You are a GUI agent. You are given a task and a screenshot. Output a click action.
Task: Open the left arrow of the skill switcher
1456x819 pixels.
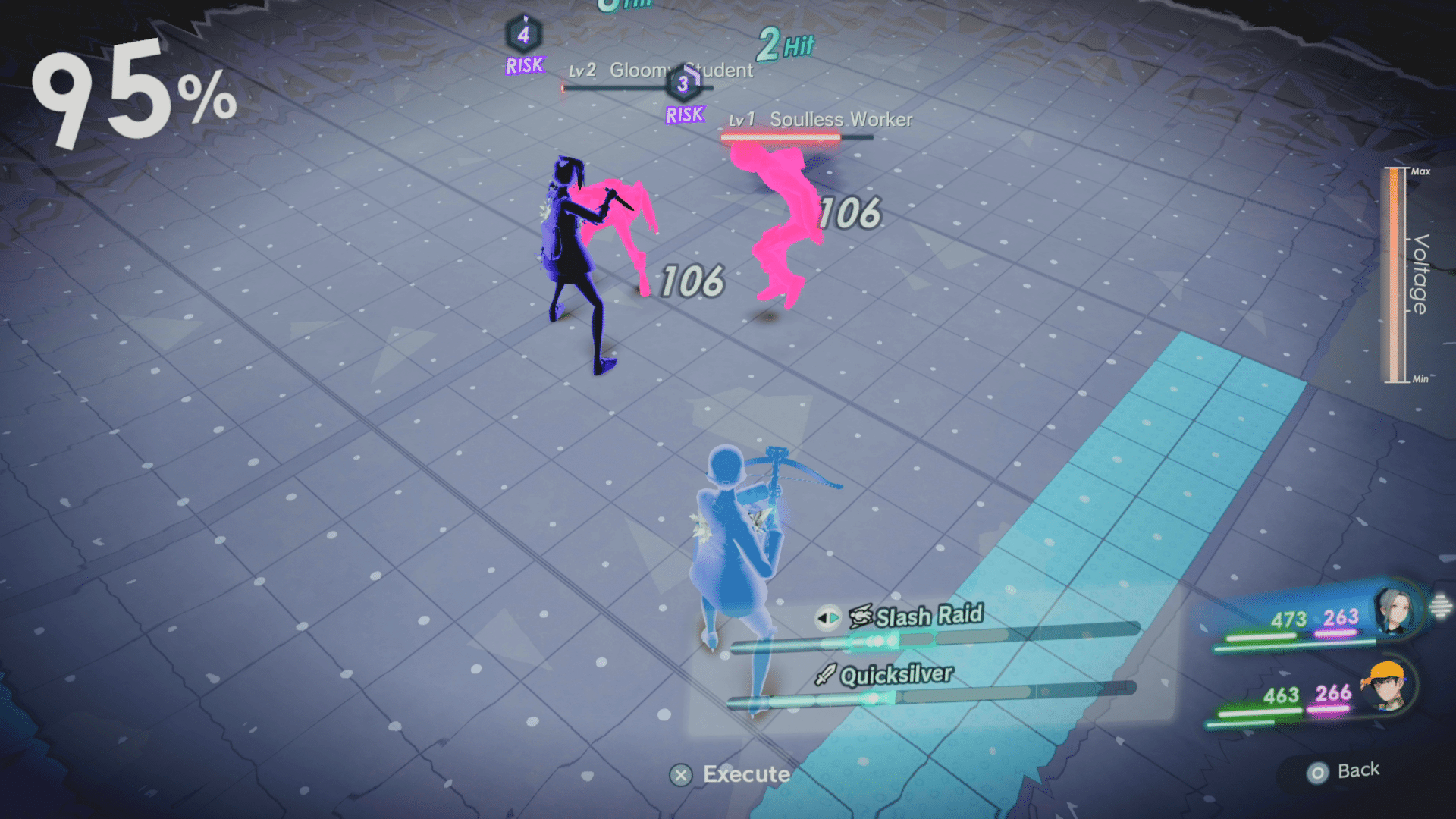click(824, 617)
